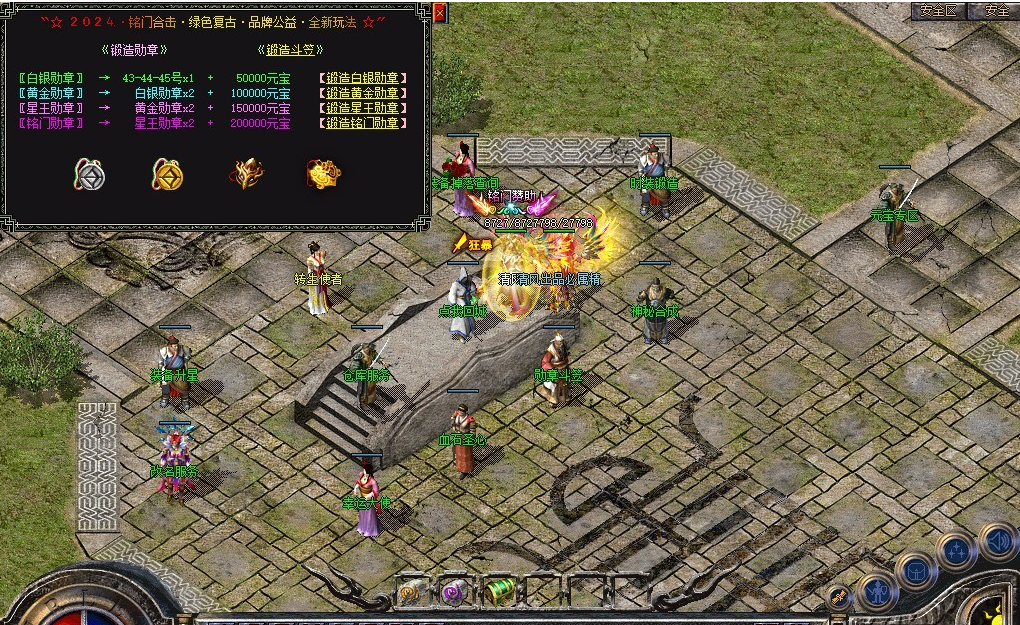The width and height of the screenshot is (1020, 625).
Task: Open the green treasure chest quickbar slot
Action: tap(499, 592)
